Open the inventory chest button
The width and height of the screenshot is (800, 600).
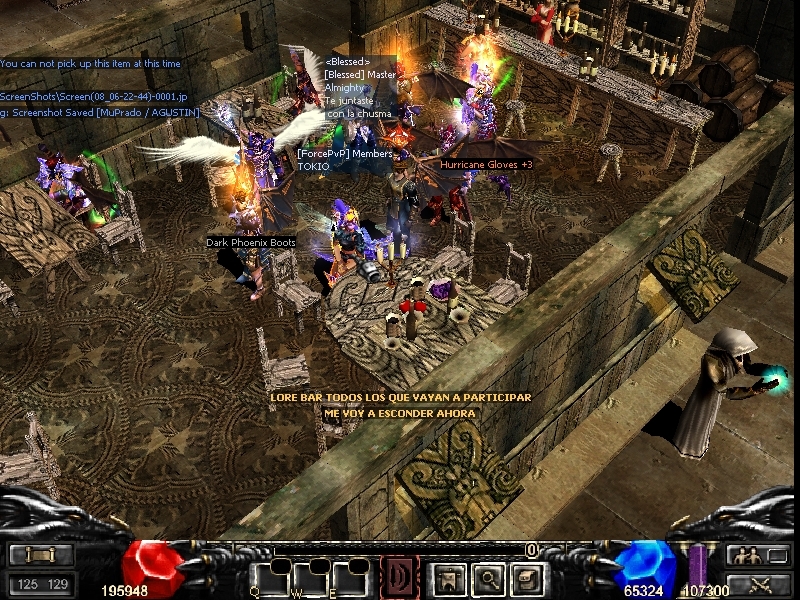pos(527,578)
